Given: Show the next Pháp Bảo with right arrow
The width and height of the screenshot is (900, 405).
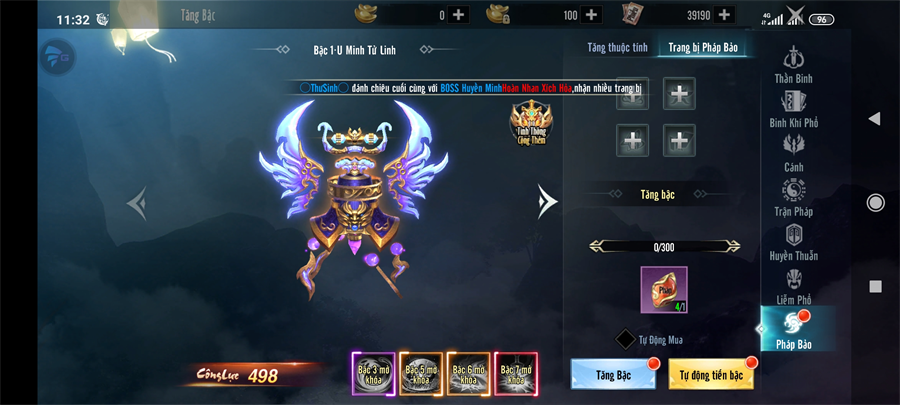Looking at the screenshot, I should pos(546,201).
